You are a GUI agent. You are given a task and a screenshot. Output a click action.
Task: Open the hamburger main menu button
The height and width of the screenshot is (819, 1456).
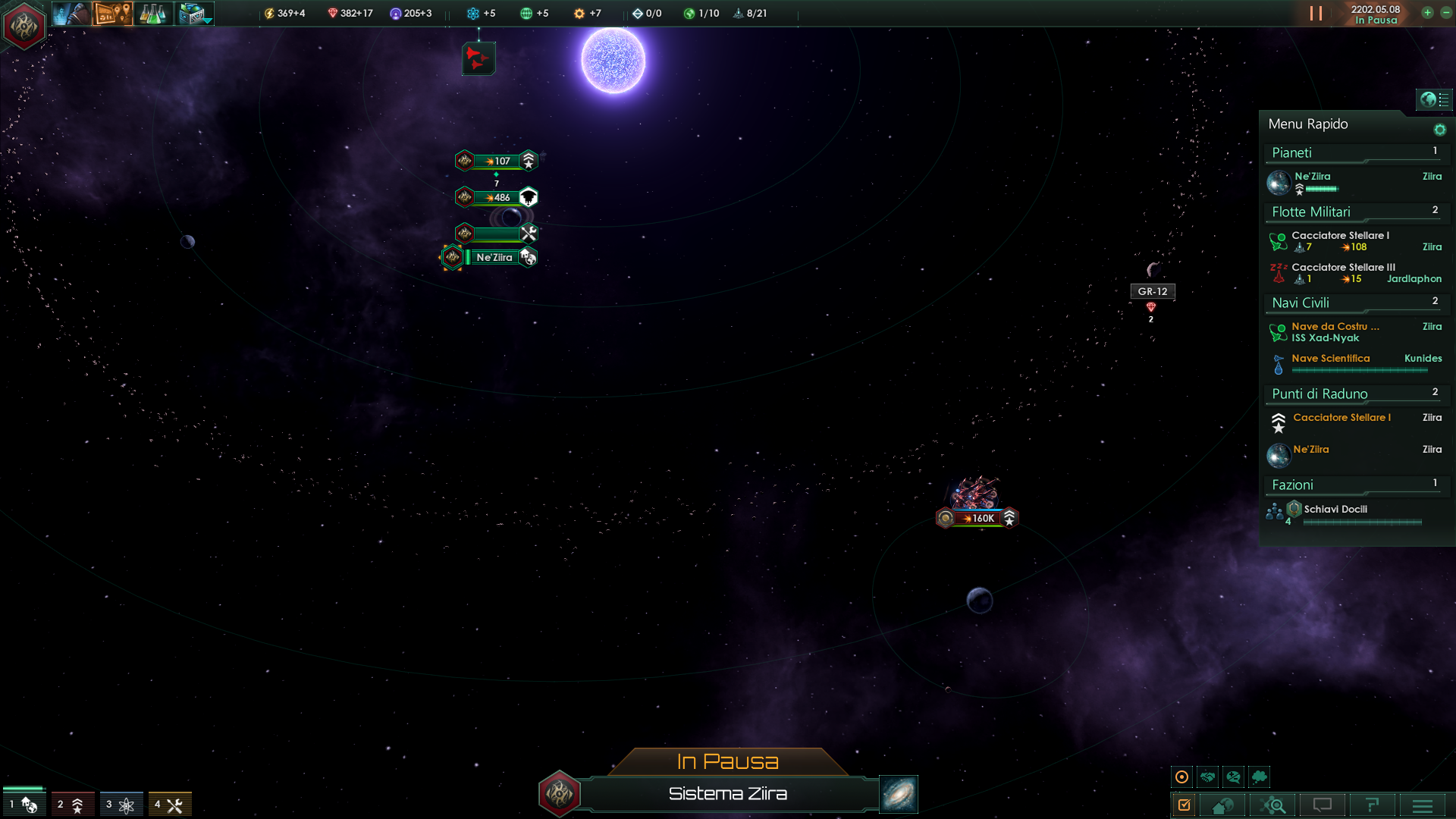coord(1423,805)
